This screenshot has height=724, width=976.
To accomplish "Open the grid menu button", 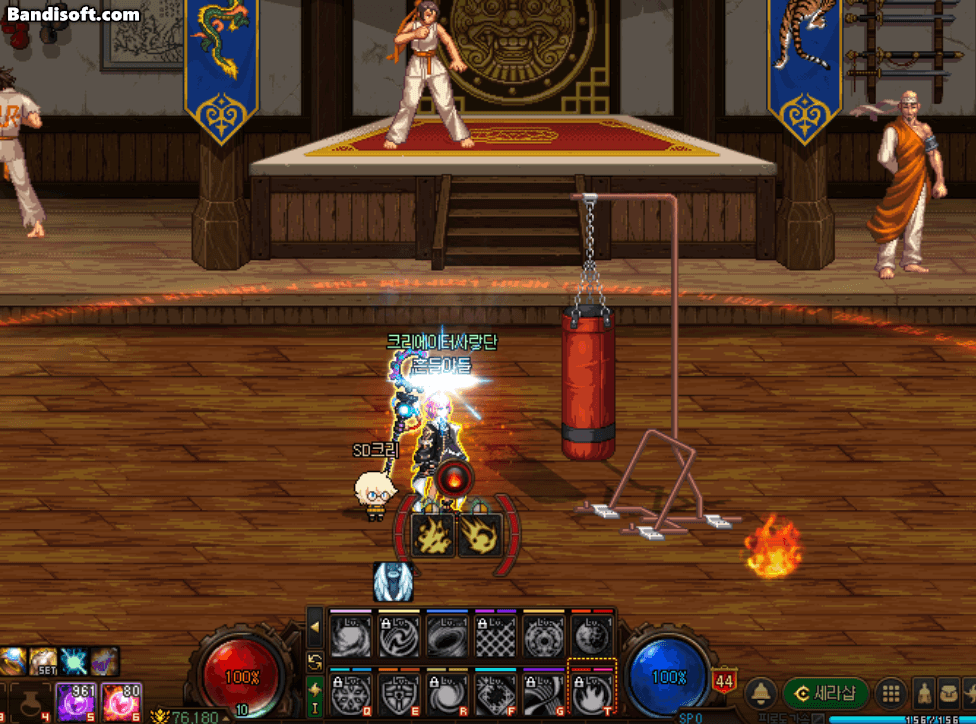I will (x=889, y=693).
